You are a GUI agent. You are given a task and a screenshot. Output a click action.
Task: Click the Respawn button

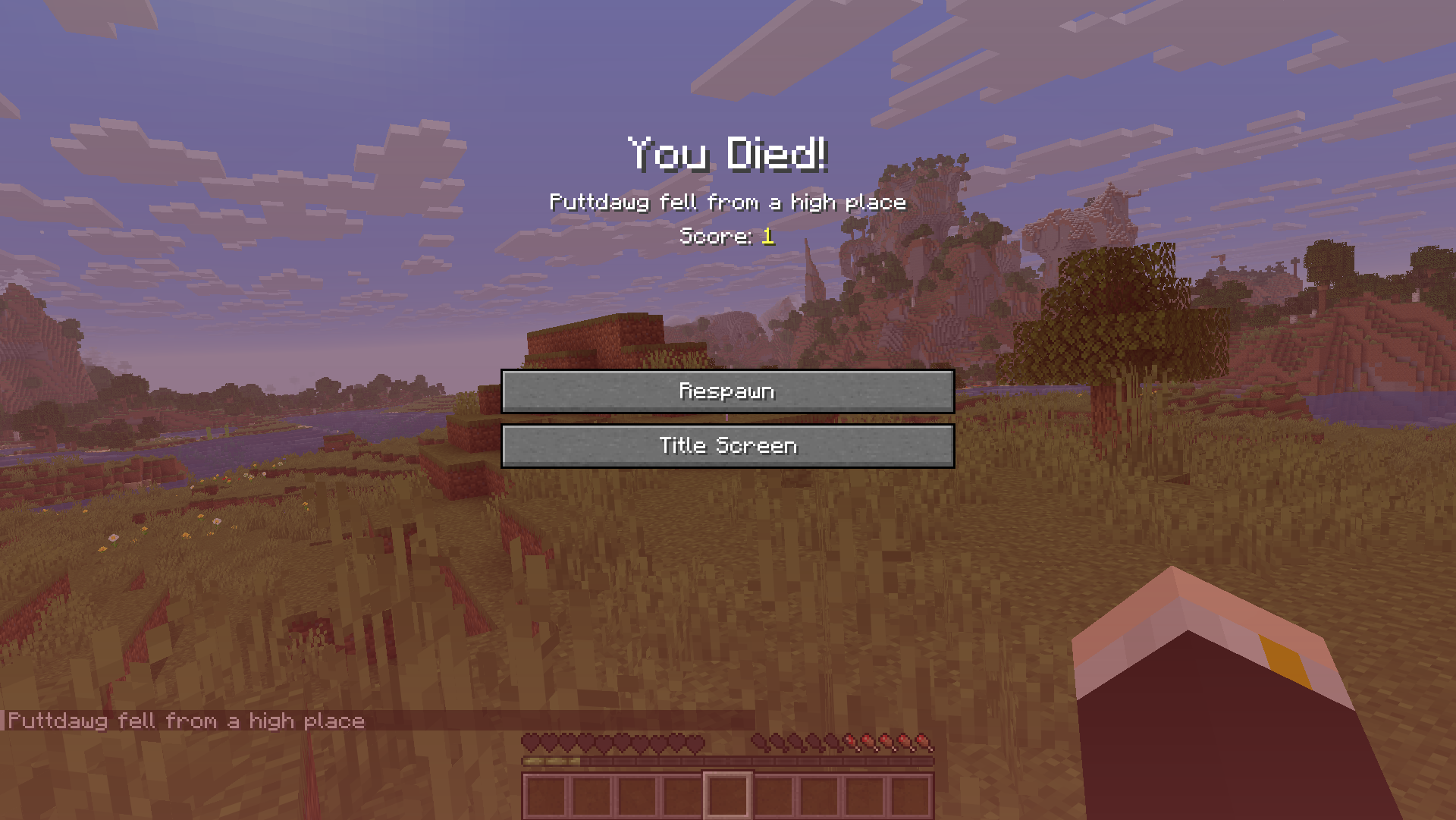point(727,391)
